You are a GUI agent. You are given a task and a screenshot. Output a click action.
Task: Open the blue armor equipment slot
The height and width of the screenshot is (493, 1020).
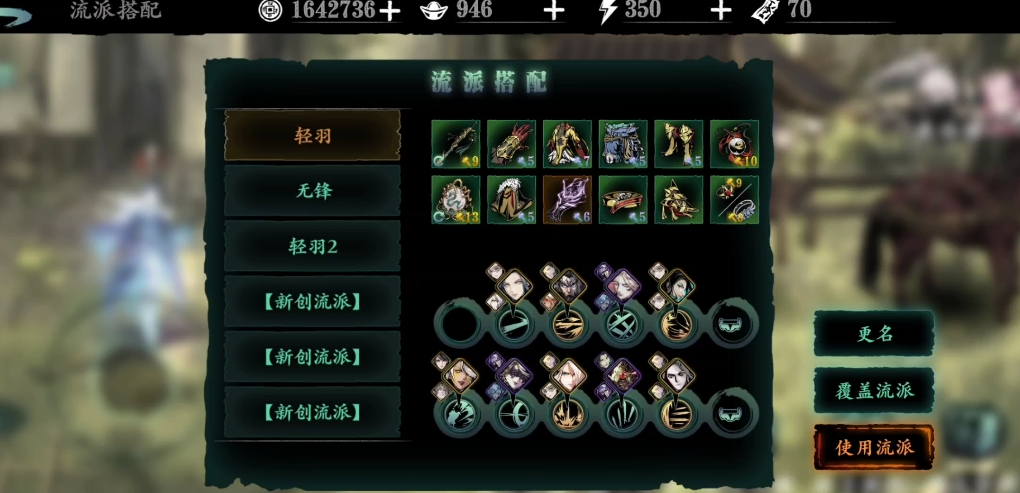click(x=623, y=144)
